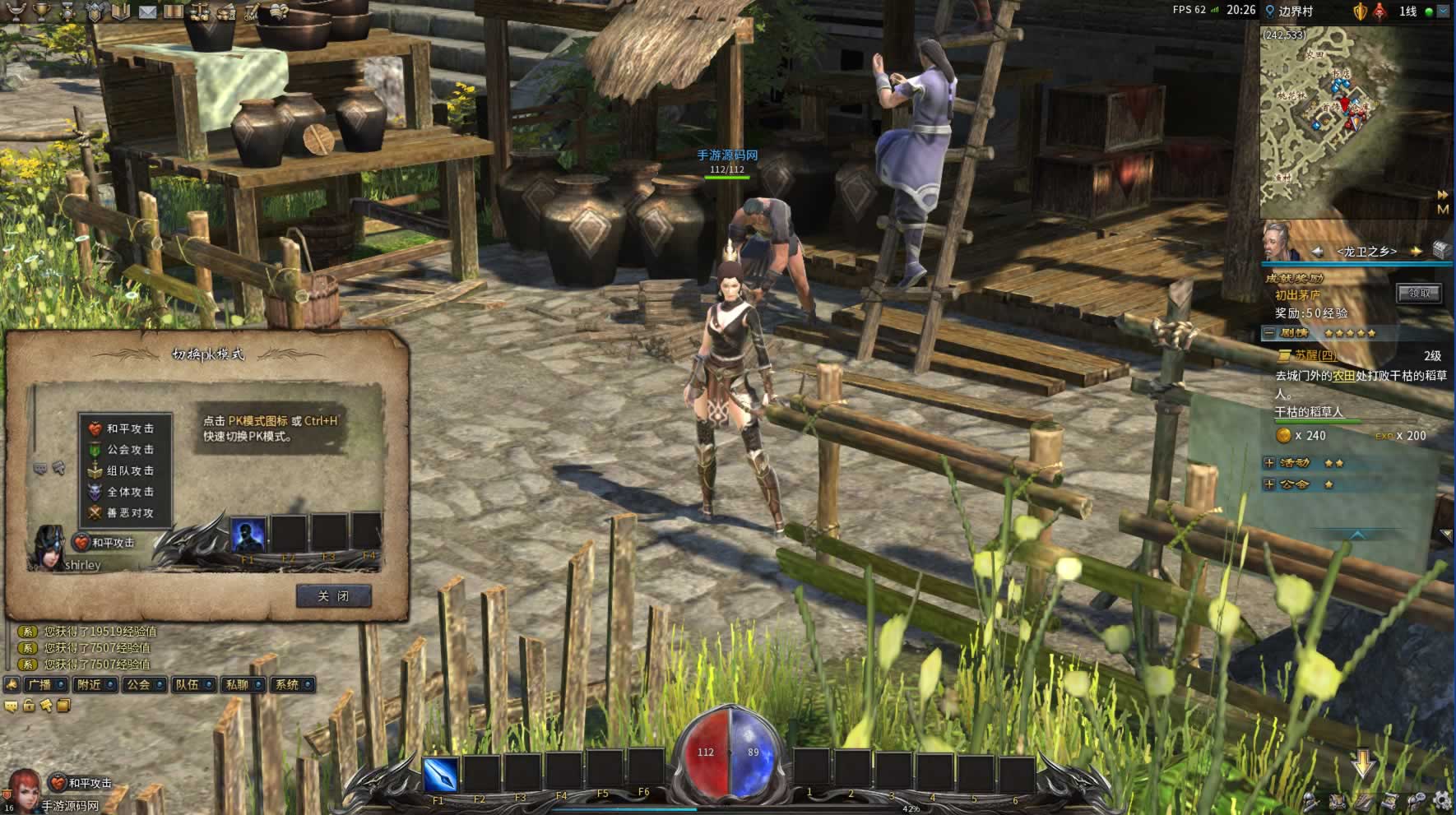This screenshot has width=1456, height=815.
Task: Pick the 组队攻击 PK mode
Action: tap(128, 470)
